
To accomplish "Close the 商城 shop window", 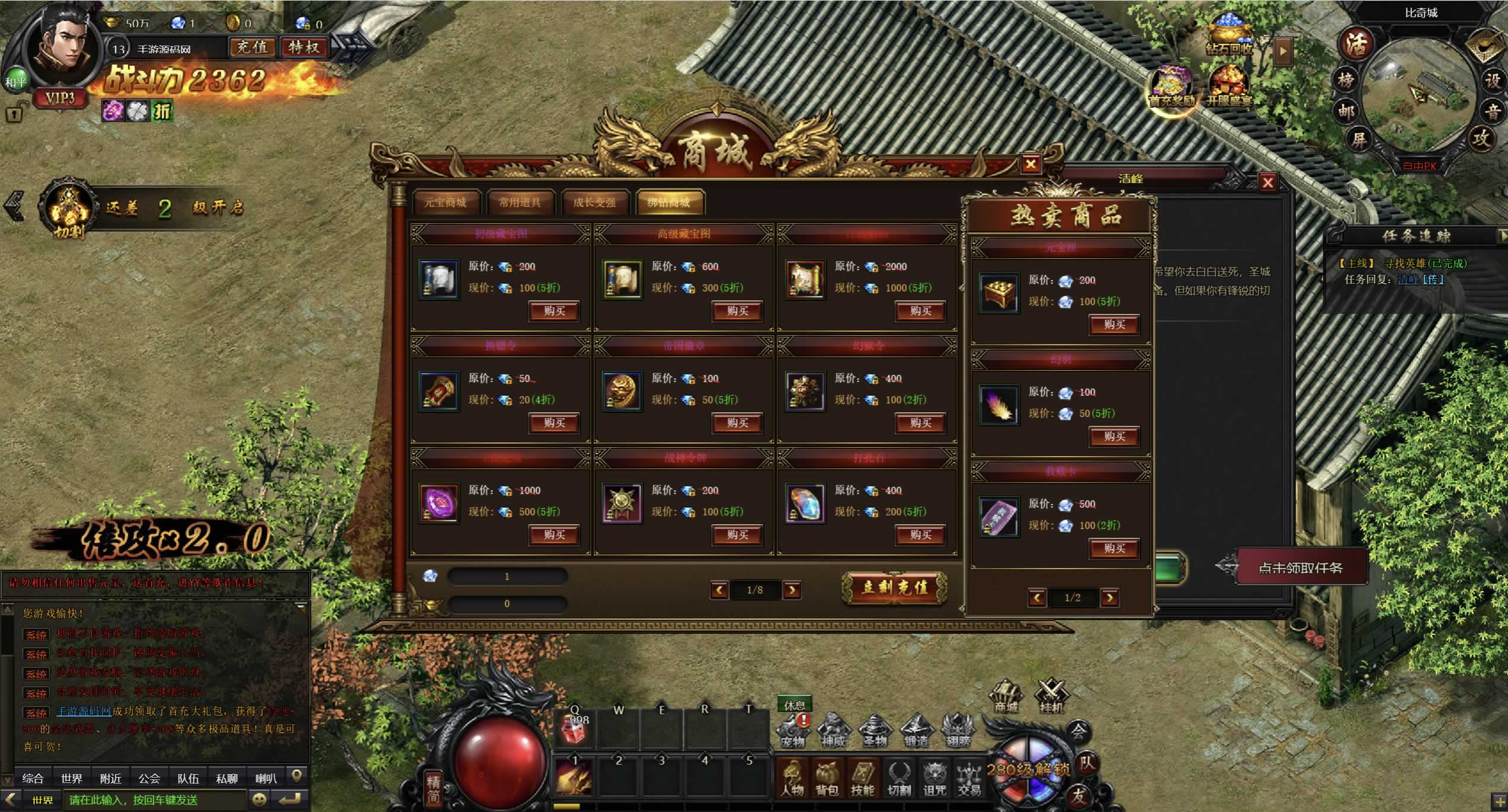I will (x=1030, y=164).
